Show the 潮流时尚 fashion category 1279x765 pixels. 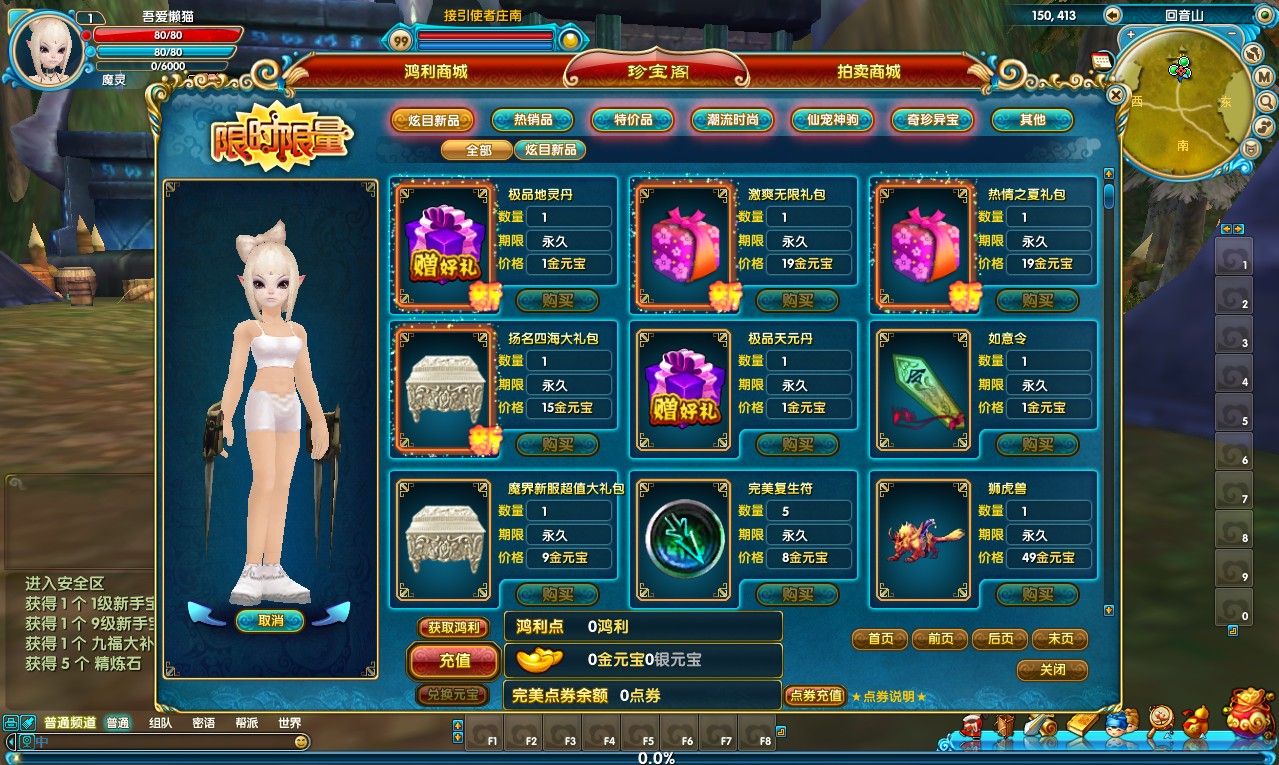click(x=732, y=120)
